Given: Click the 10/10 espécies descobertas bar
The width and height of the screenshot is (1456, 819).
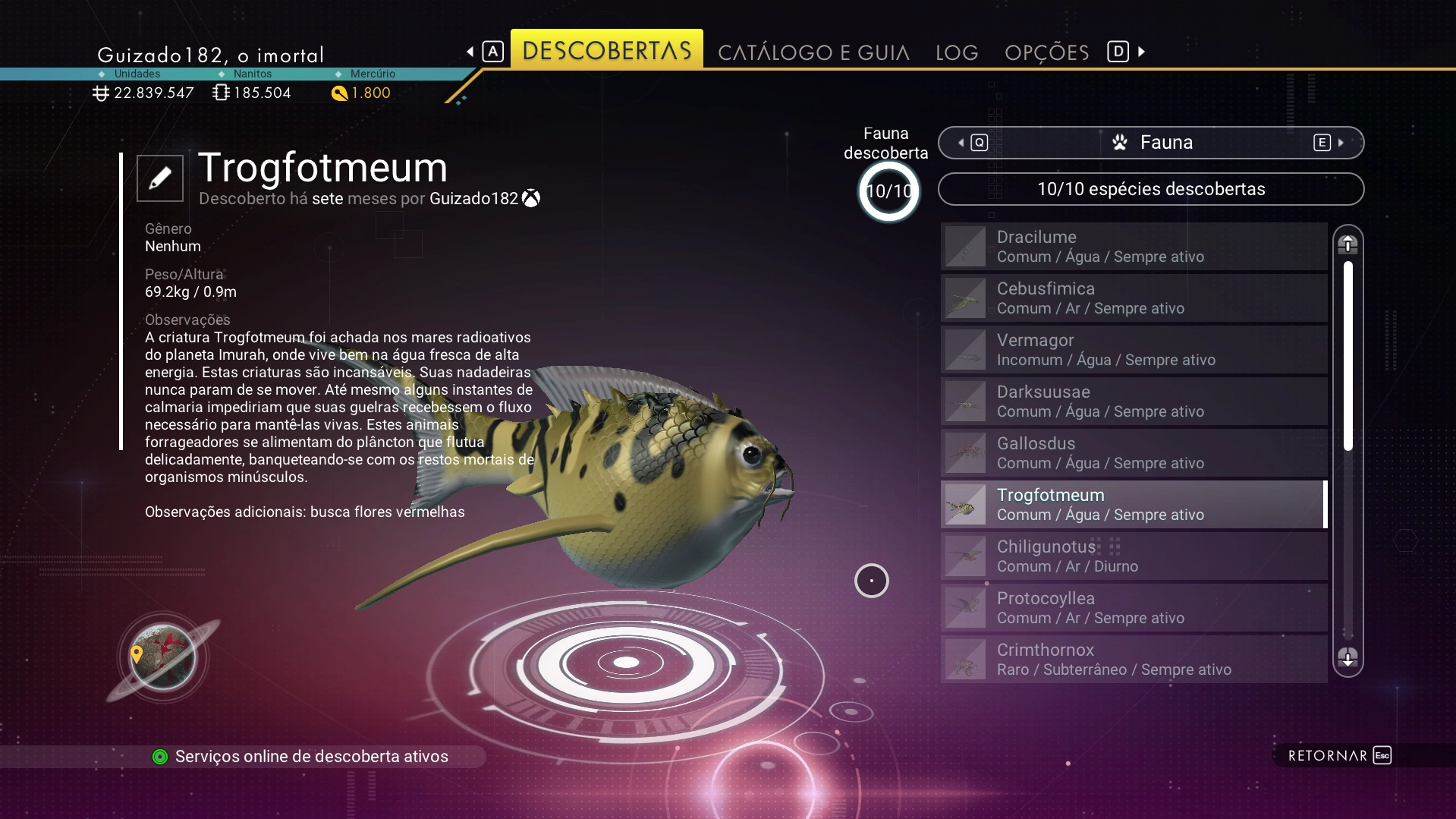Looking at the screenshot, I should point(1150,189).
